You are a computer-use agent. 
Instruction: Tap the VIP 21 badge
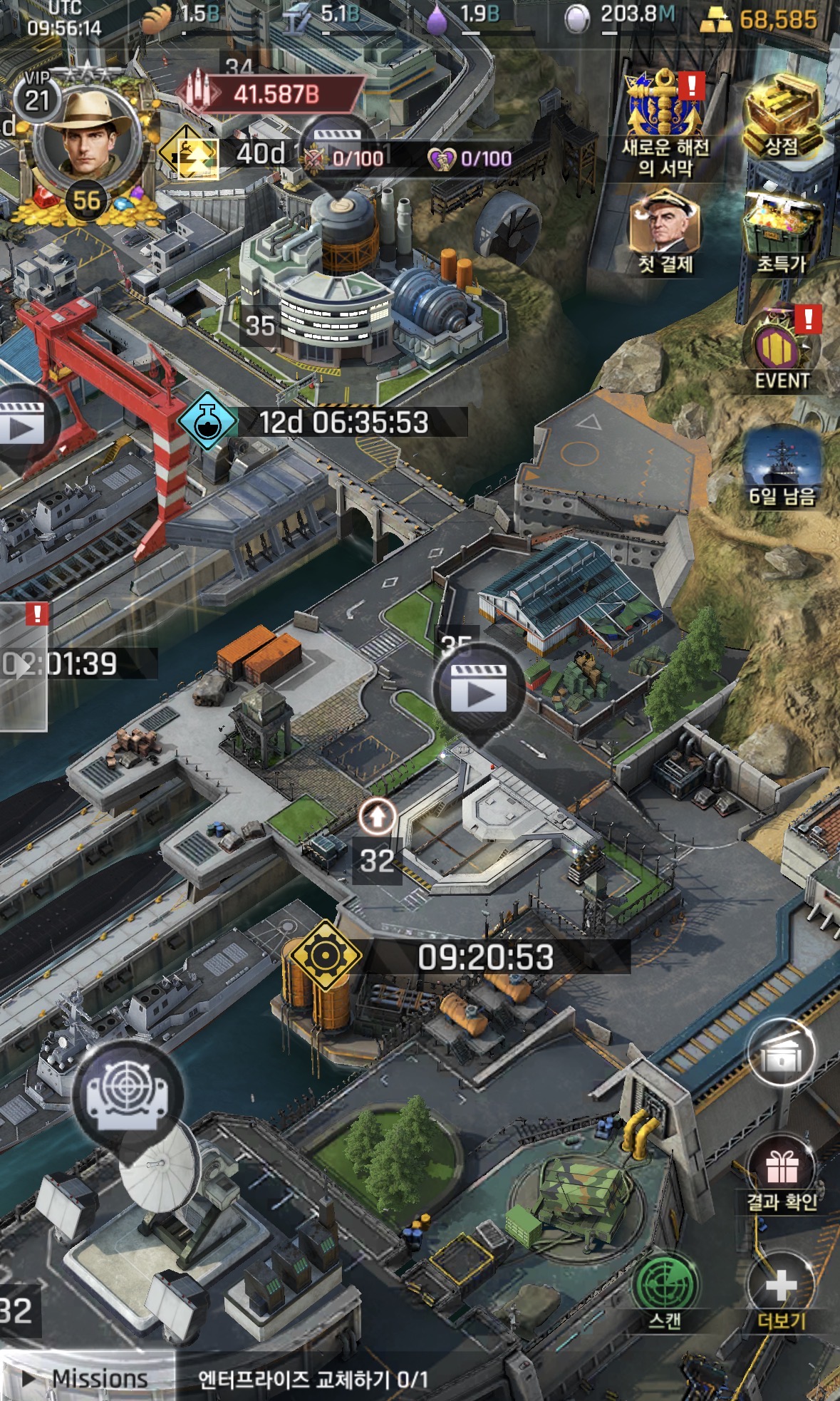coord(37,96)
